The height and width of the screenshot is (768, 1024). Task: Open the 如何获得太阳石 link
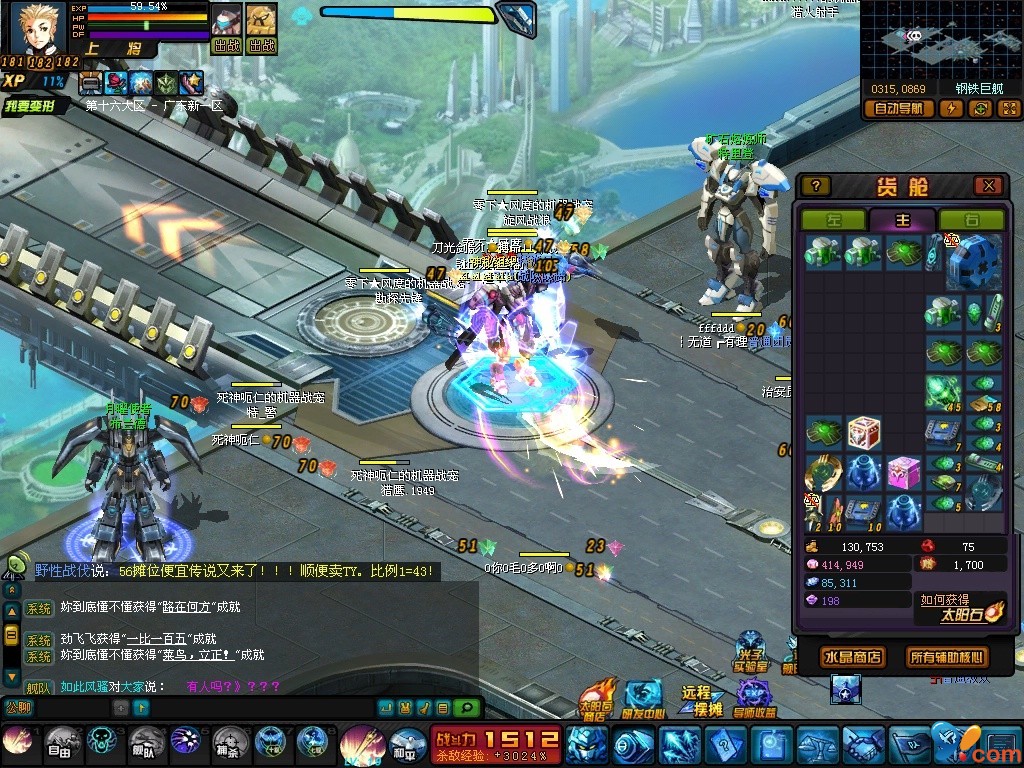tap(960, 606)
